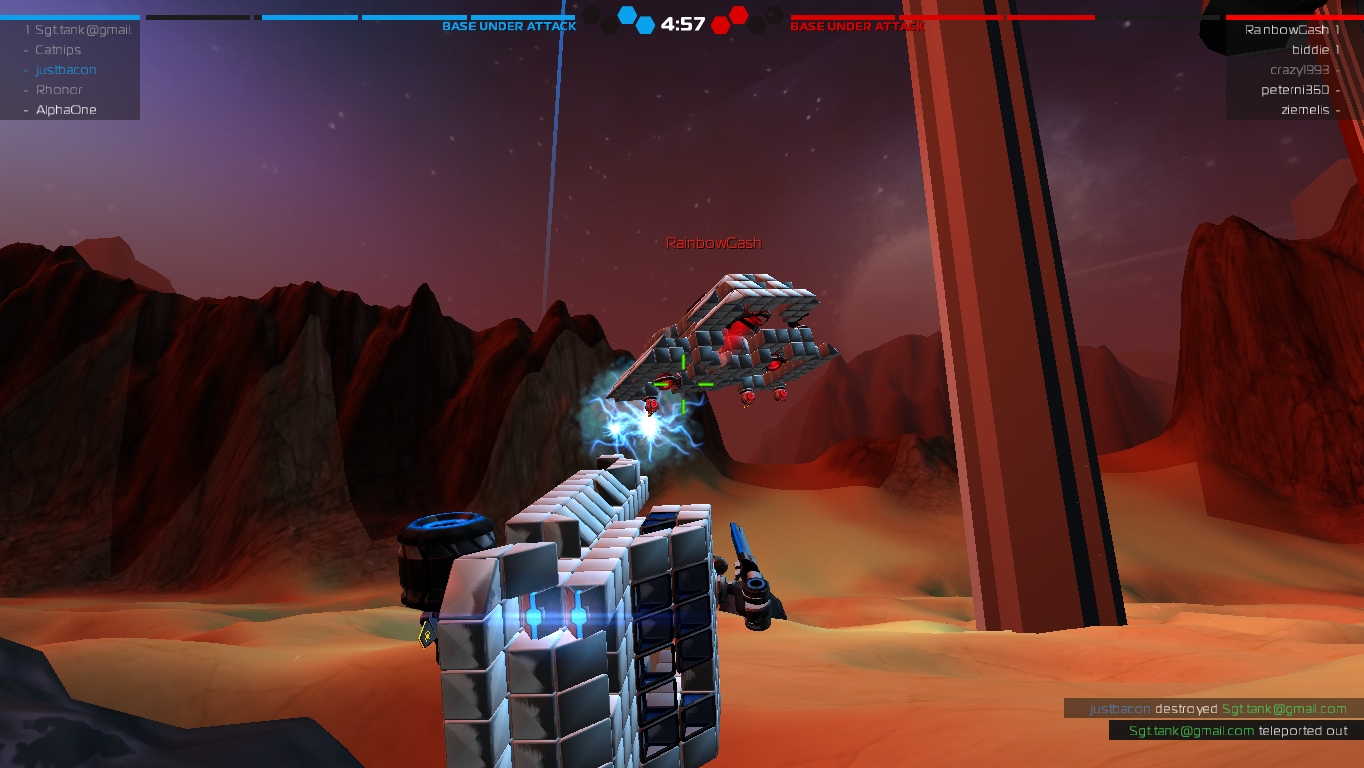Collapse the kill feed panel
Screen dimensions: 1364x768
(1213, 719)
